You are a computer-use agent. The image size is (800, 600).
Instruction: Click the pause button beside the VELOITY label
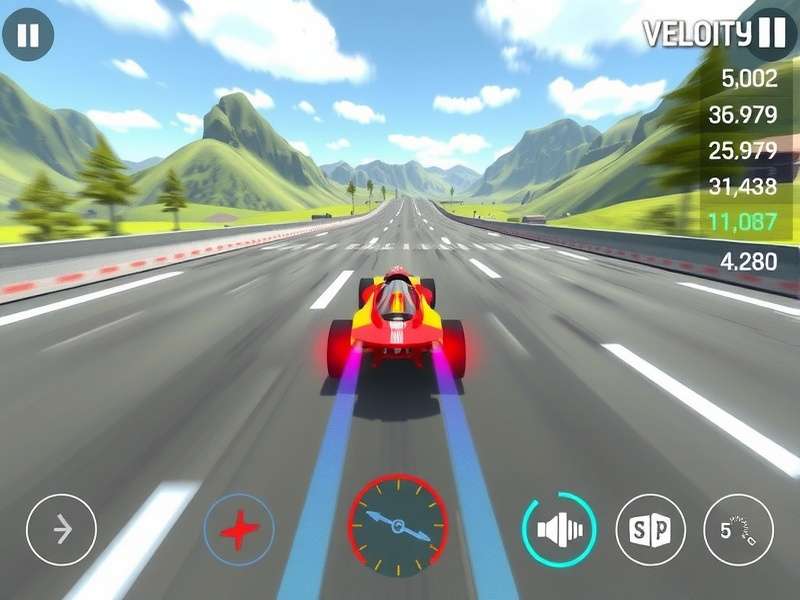click(x=771, y=32)
